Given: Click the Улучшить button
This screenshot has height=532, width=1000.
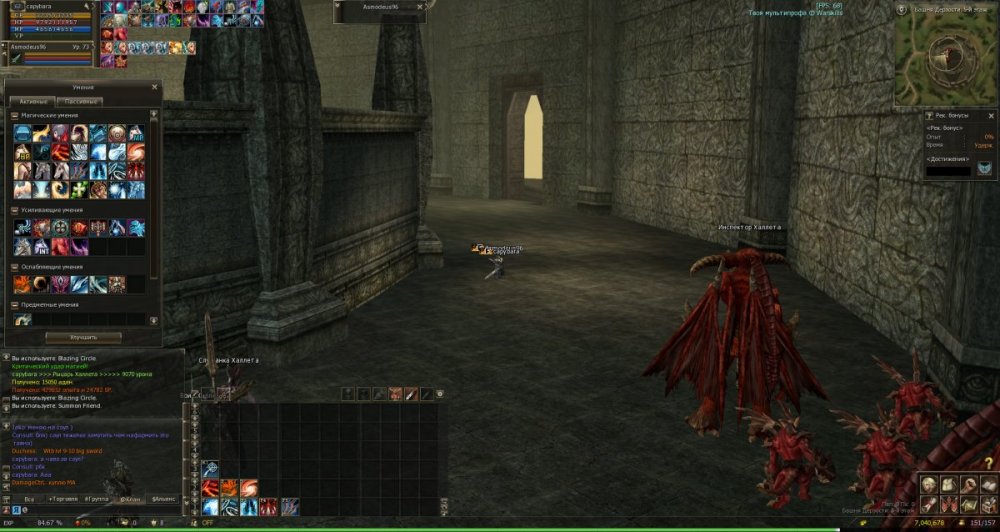Looking at the screenshot, I should pos(84,337).
